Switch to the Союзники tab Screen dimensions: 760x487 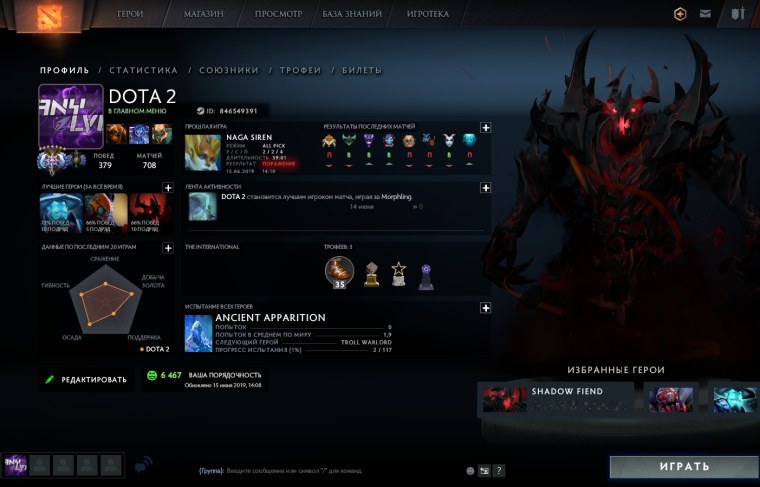(x=228, y=71)
